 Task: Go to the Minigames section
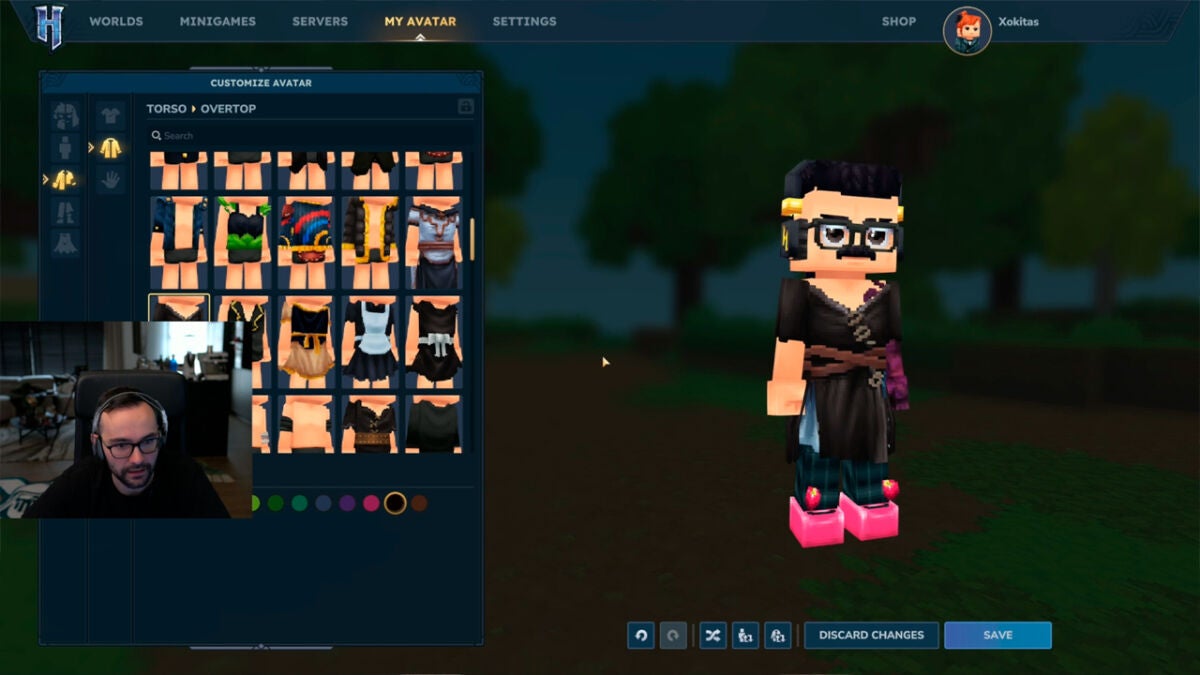(217, 21)
